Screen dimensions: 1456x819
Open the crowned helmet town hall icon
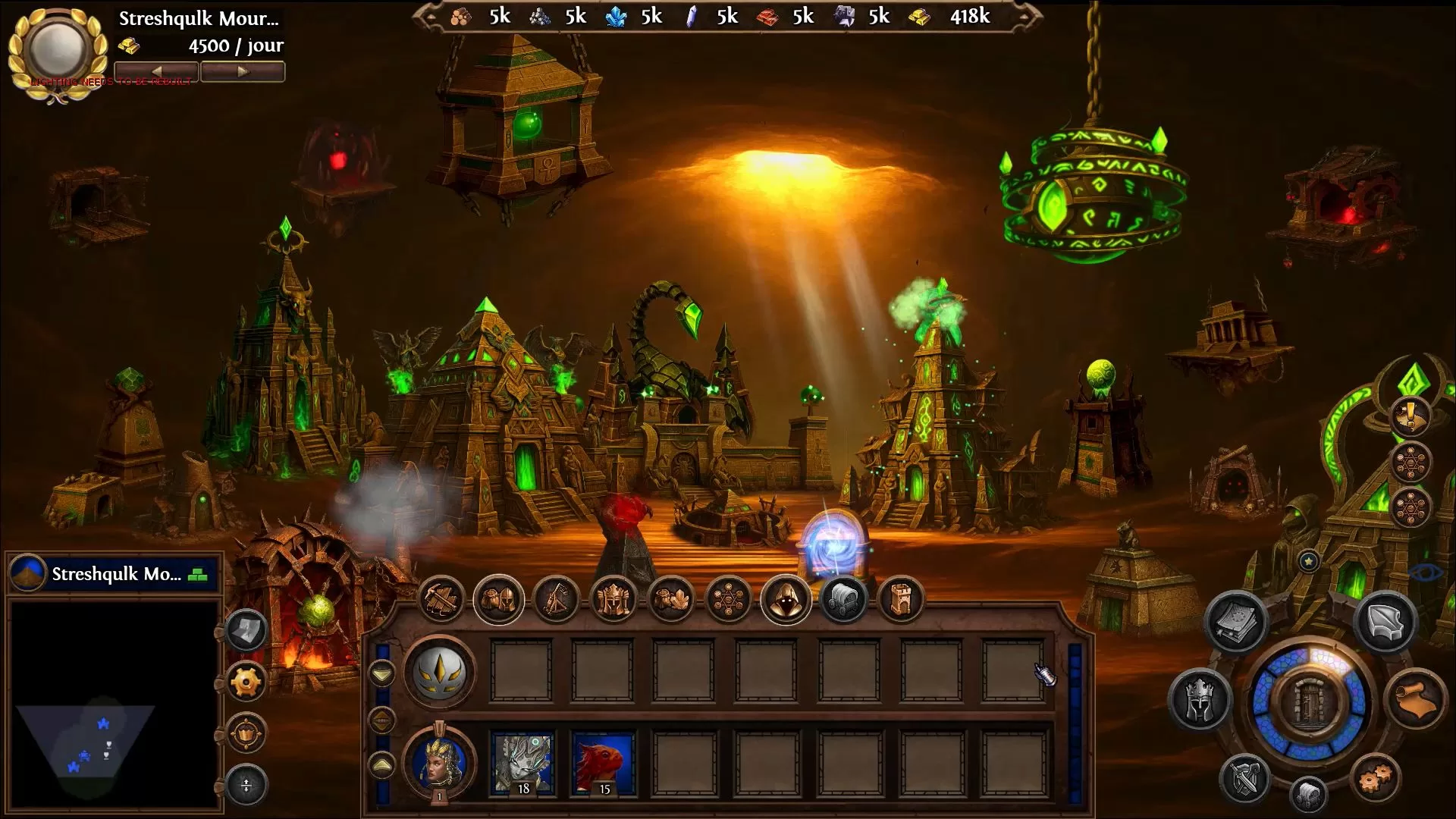[613, 600]
